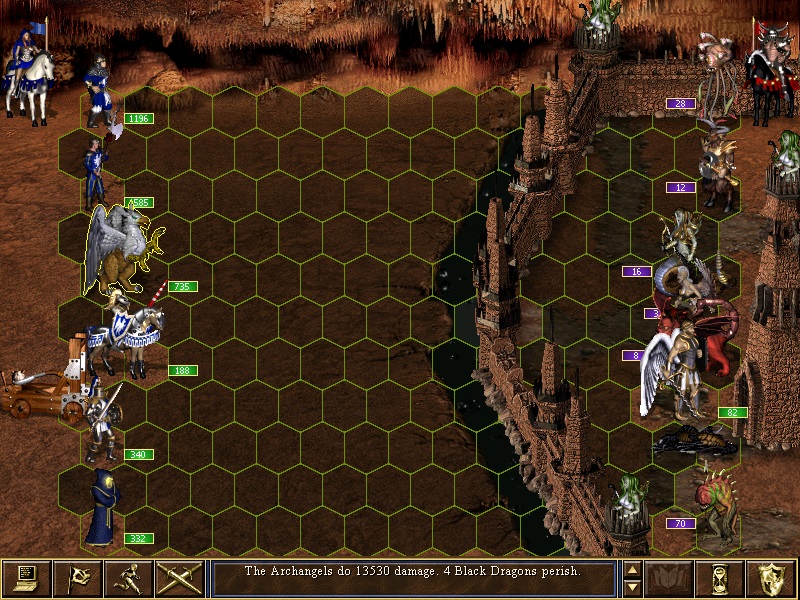This screenshot has height=600, width=800.
Task: Retreat with the running man button
Action: 128,578
